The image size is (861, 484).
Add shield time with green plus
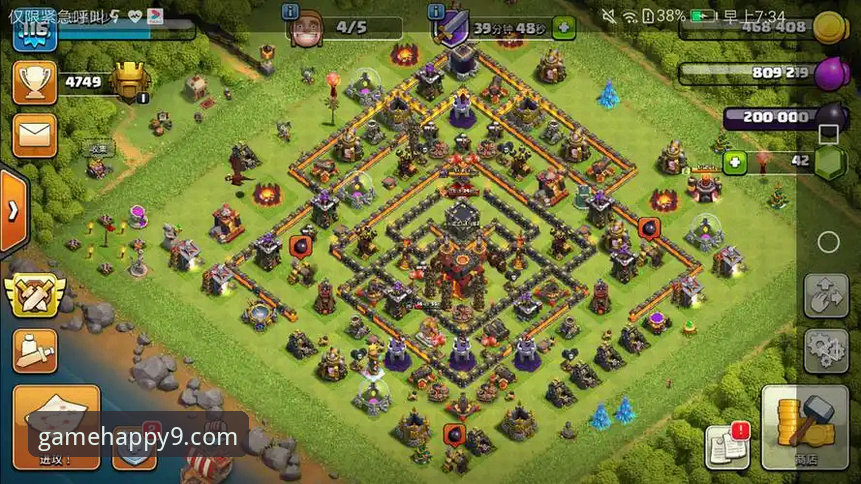pos(564,28)
